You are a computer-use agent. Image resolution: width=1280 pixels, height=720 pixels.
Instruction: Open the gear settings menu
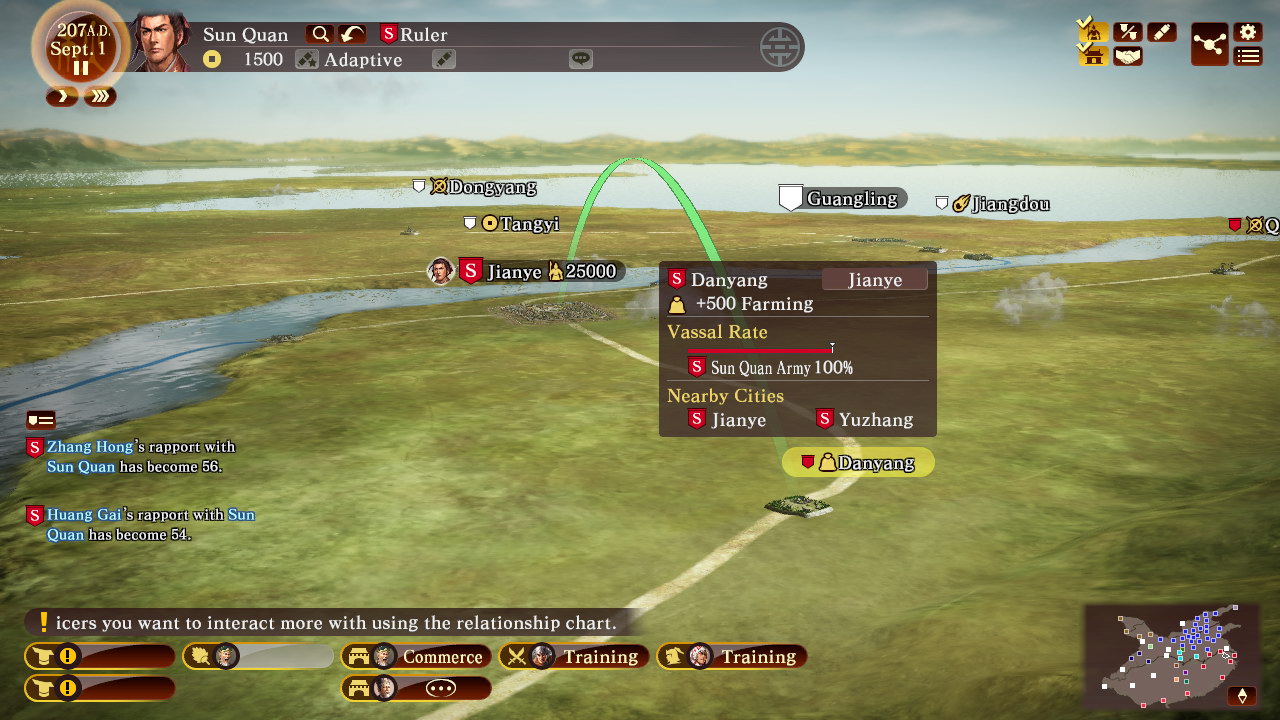coord(1247,32)
